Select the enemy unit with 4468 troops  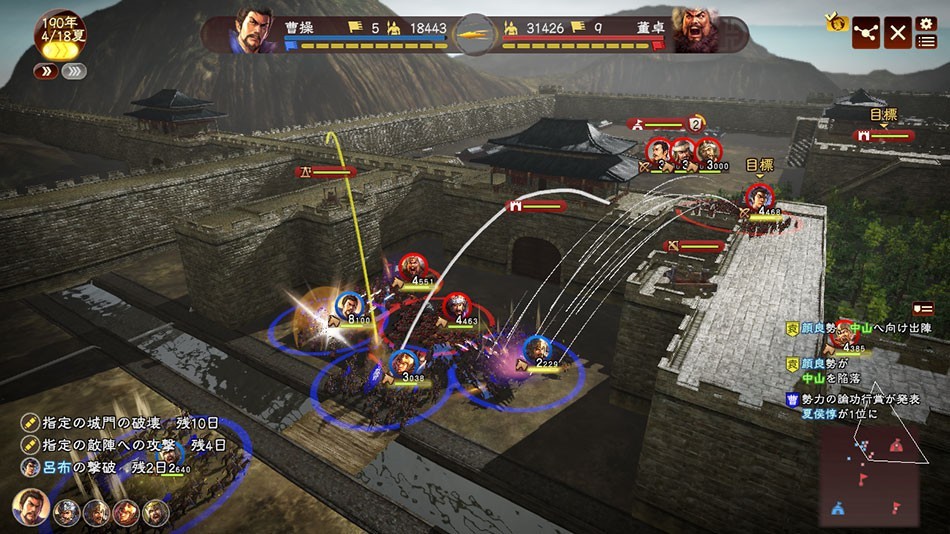[x=760, y=197]
